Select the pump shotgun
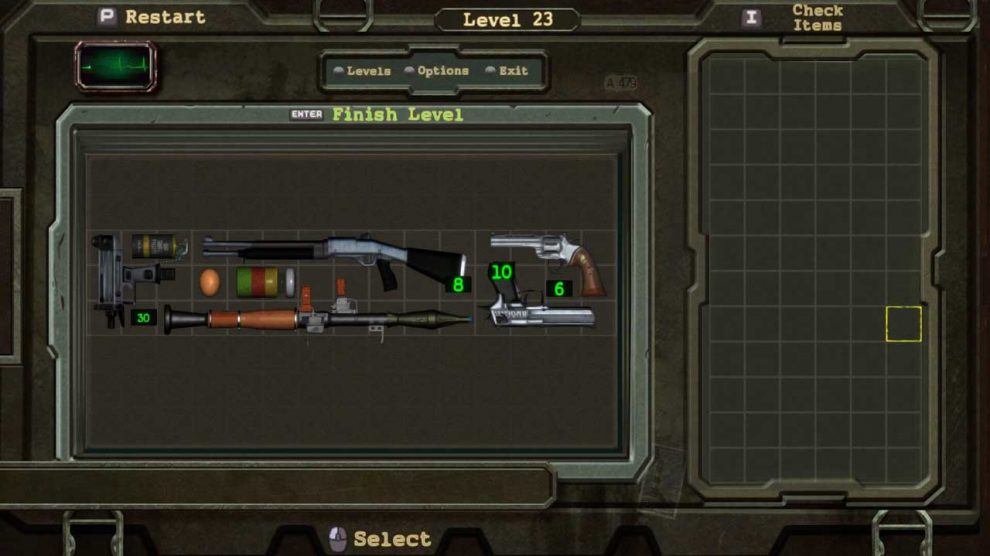 pyautogui.click(x=330, y=253)
